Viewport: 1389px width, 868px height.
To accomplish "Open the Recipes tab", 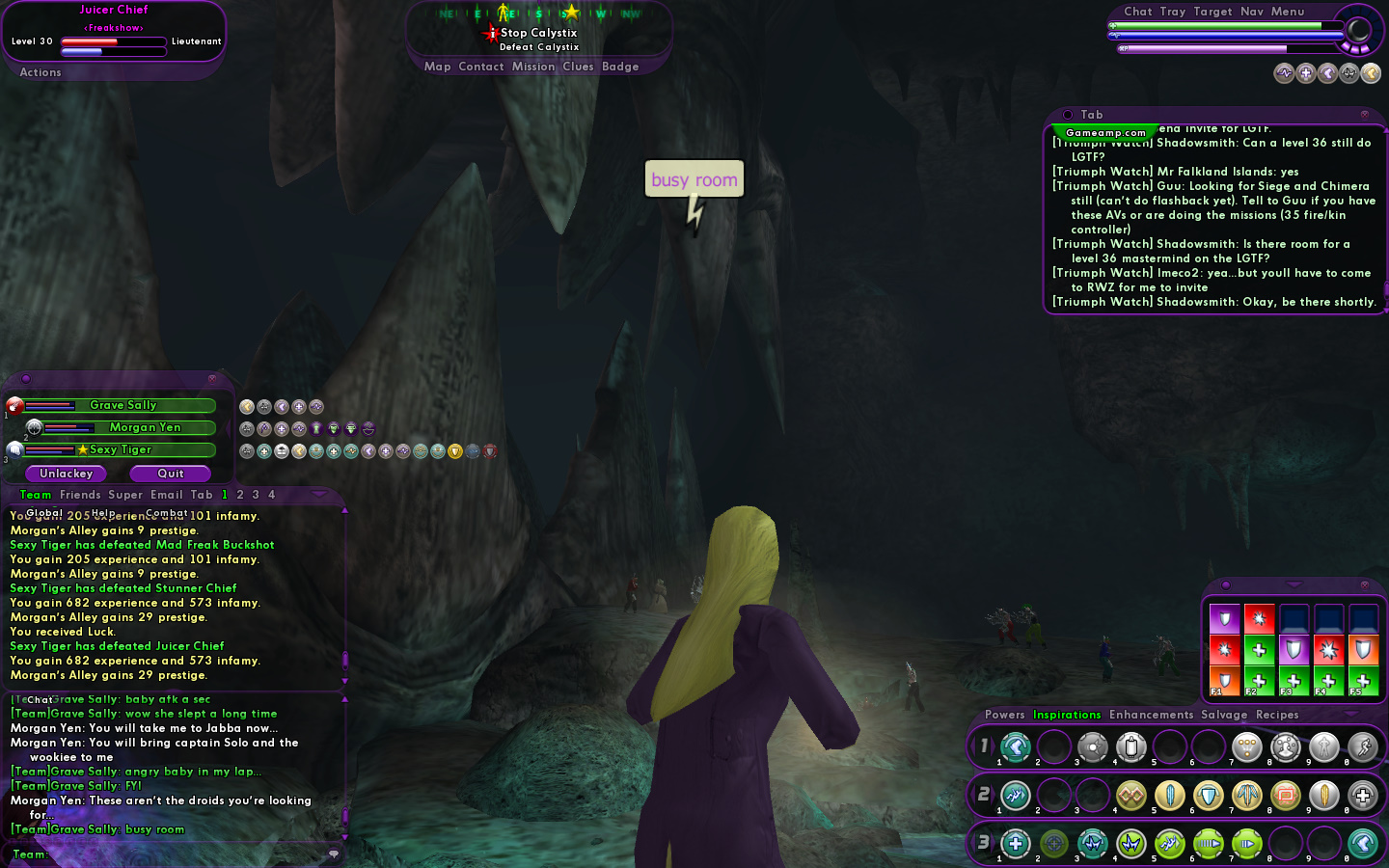I will pos(1277,715).
